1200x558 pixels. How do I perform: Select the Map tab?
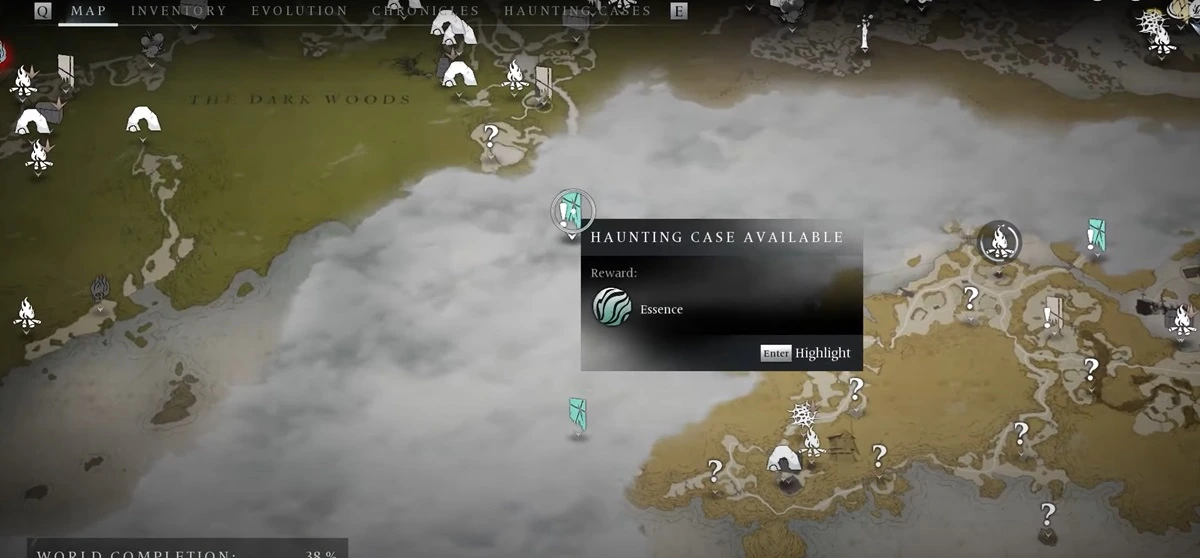pos(88,11)
